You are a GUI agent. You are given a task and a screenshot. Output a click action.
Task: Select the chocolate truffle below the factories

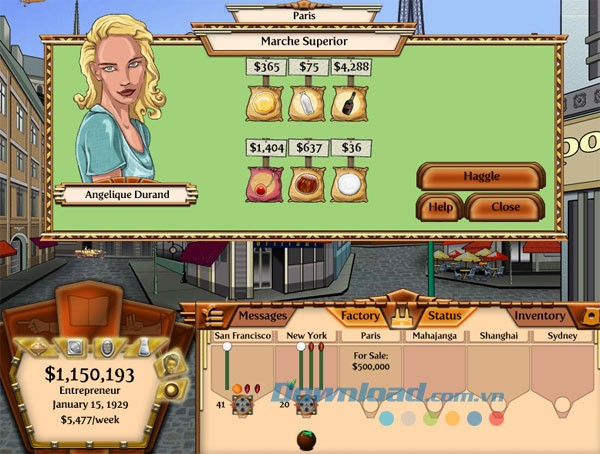point(307,440)
